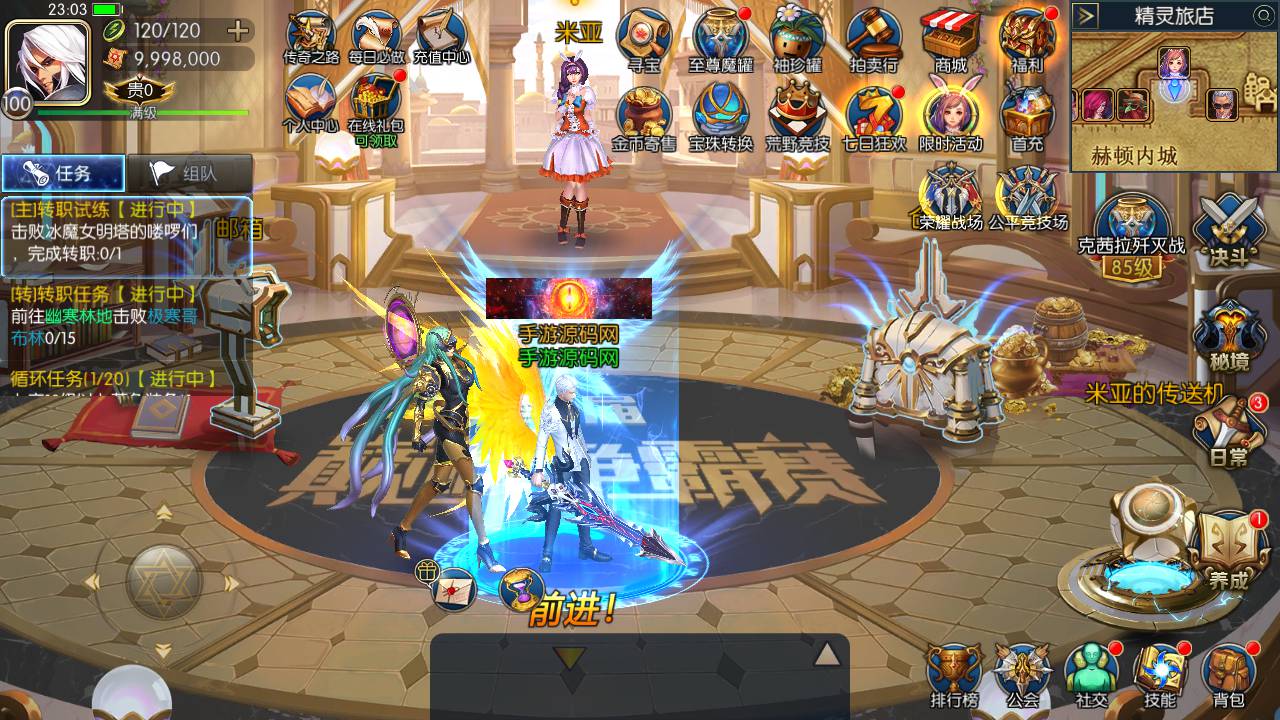
Task: Open the 排行榜 leaderboard
Action: (953, 675)
